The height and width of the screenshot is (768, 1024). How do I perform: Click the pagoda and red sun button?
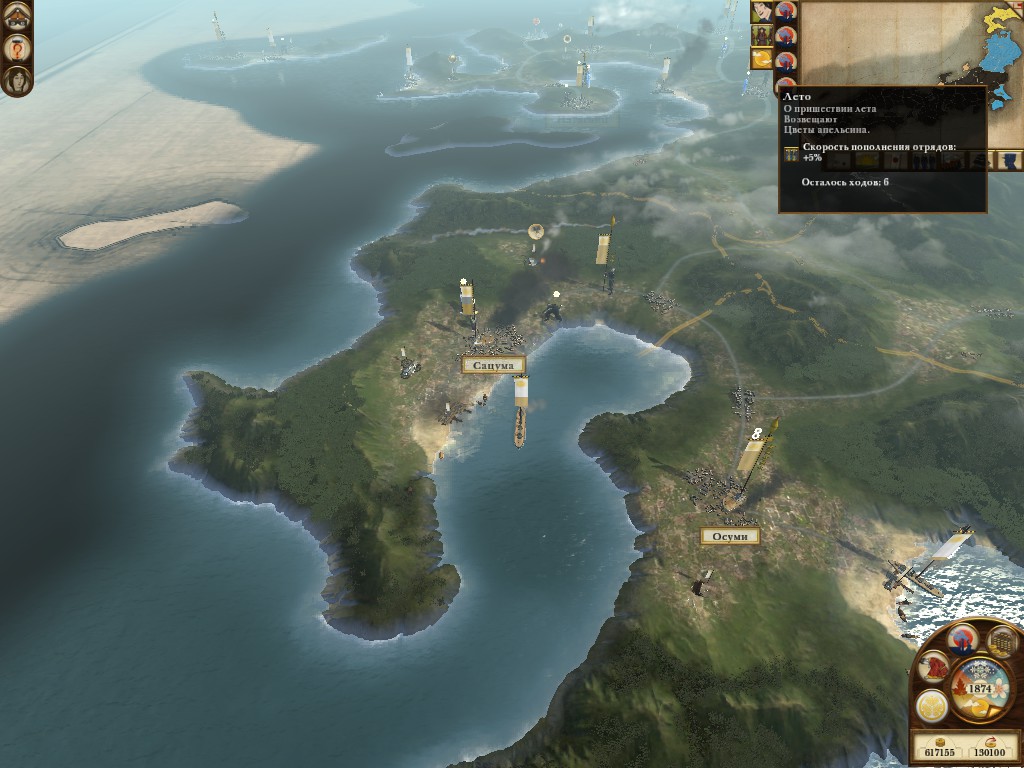click(962, 639)
